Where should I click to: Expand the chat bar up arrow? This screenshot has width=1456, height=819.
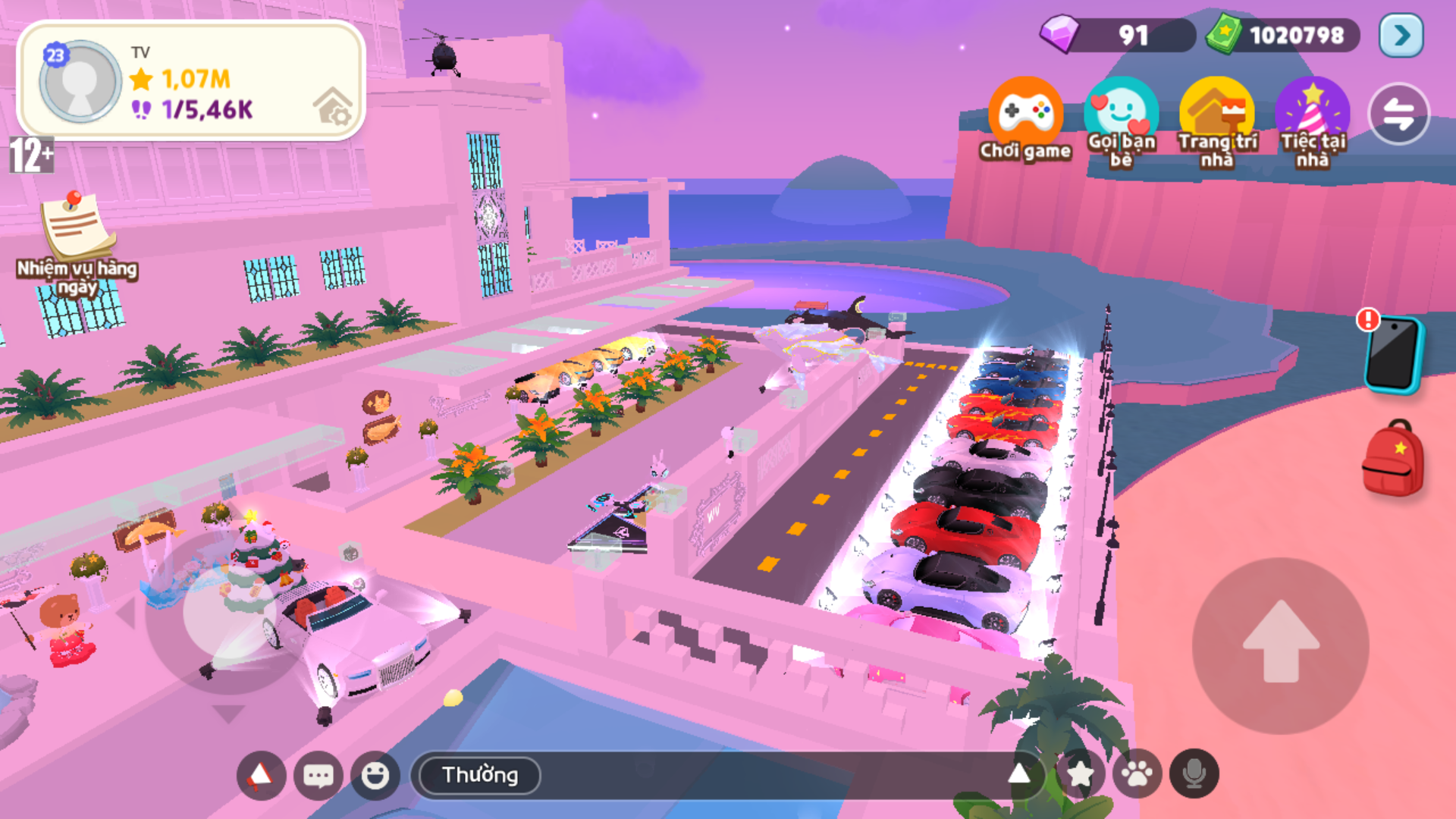coord(1019,773)
